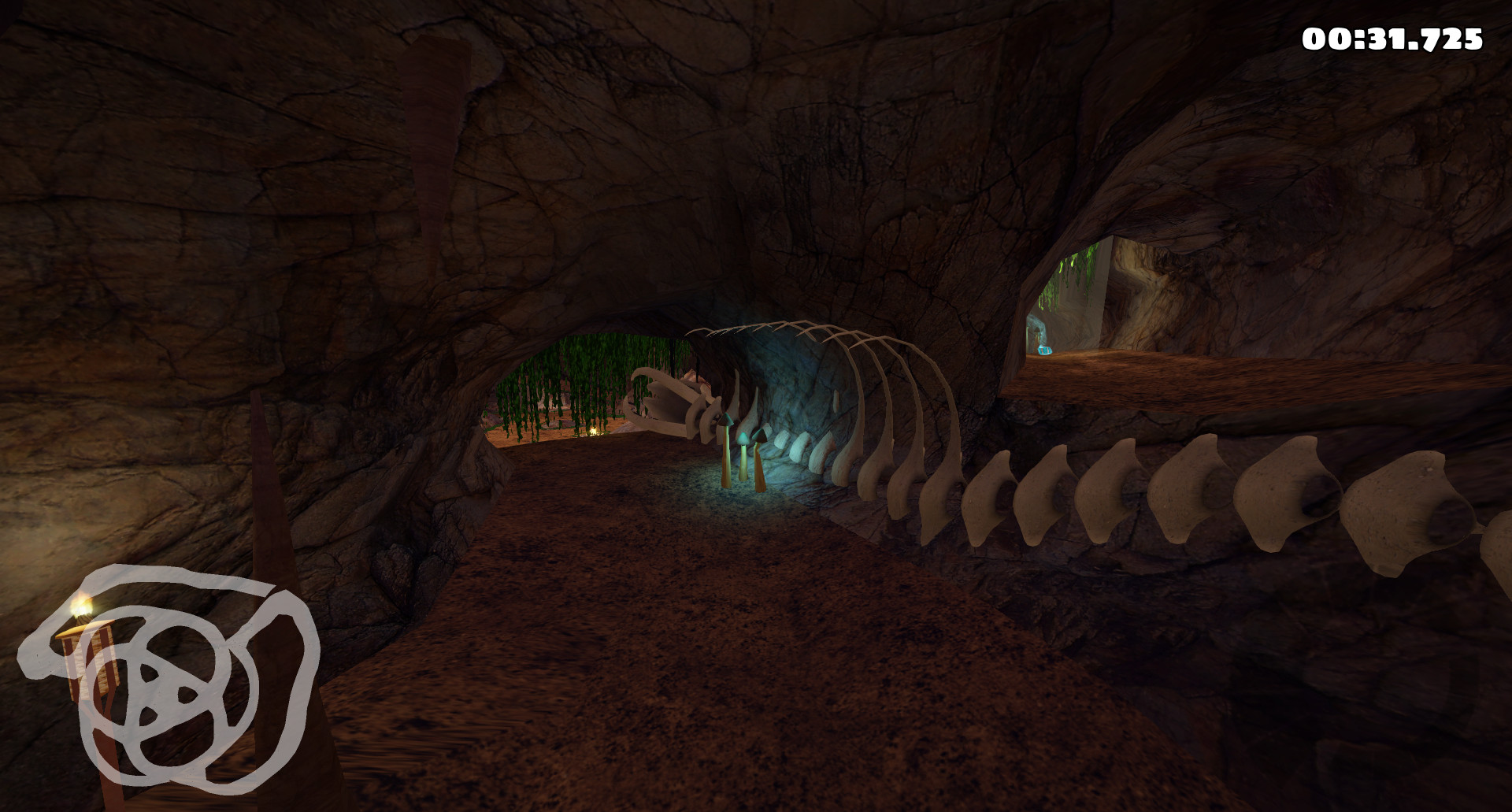Screen dimensions: 1512x812
Task: Click the hand-drawn track minimap
Action: click(x=168, y=677)
